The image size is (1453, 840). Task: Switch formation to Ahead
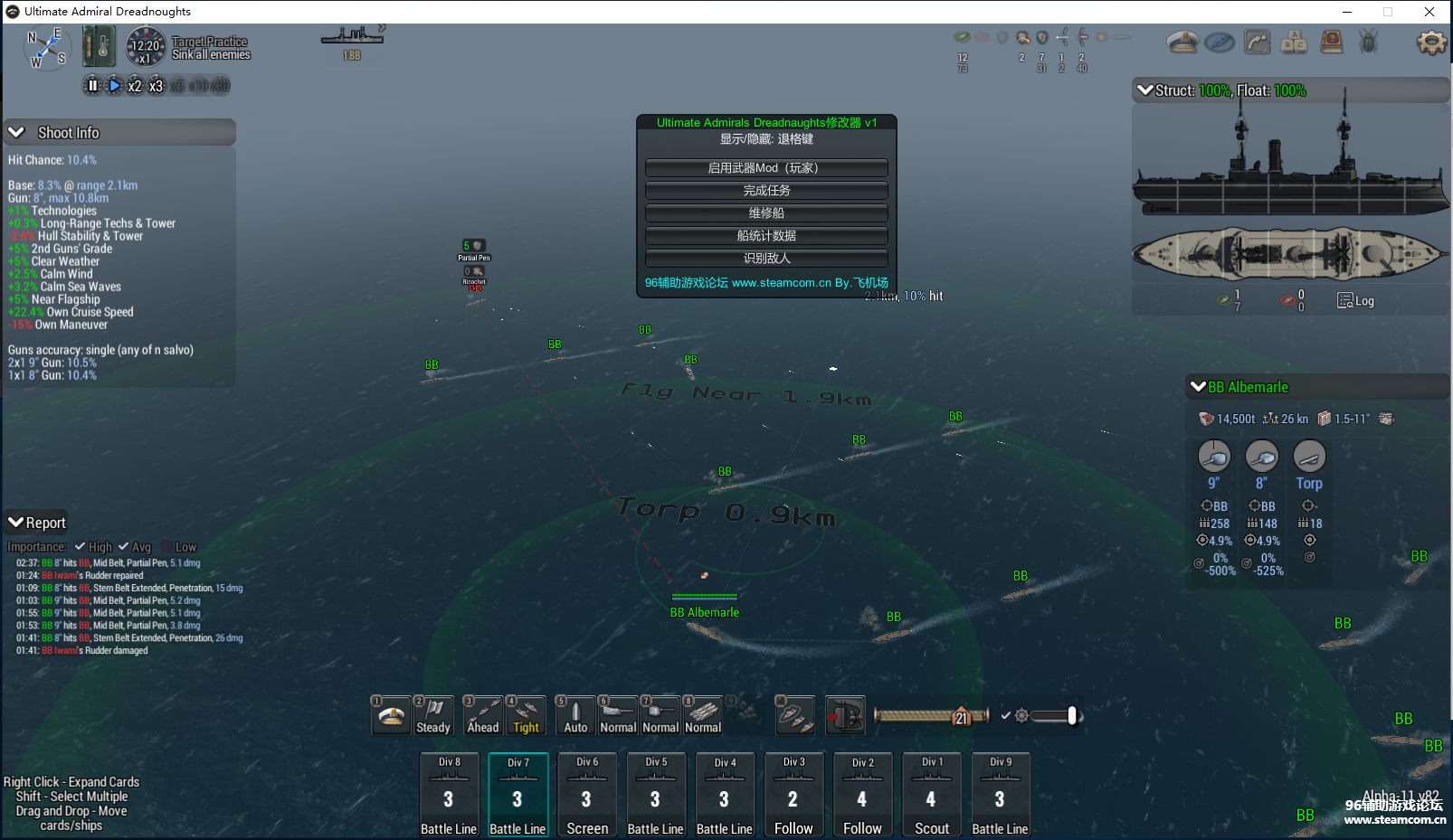[483, 715]
